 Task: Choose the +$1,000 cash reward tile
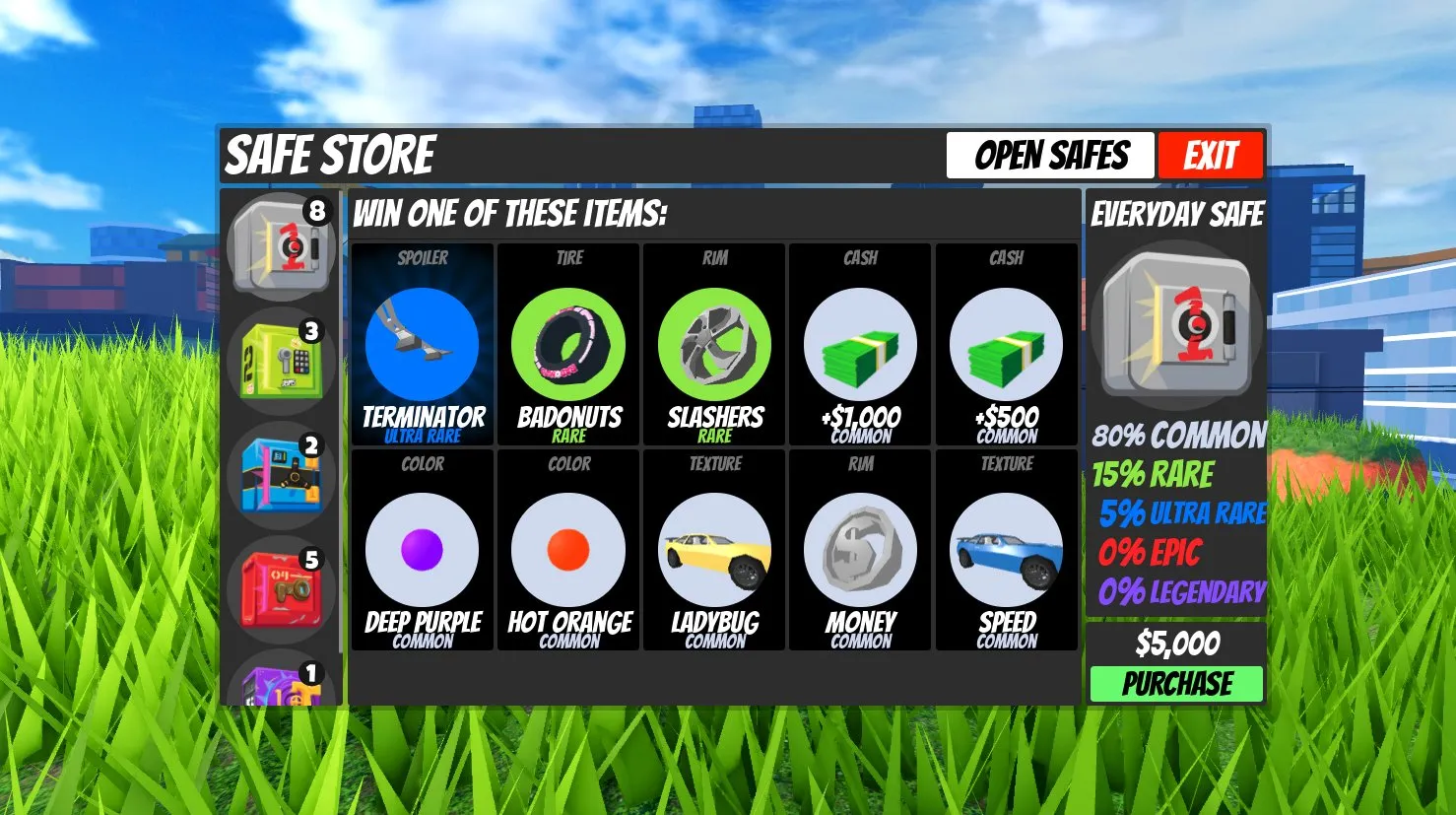click(860, 345)
